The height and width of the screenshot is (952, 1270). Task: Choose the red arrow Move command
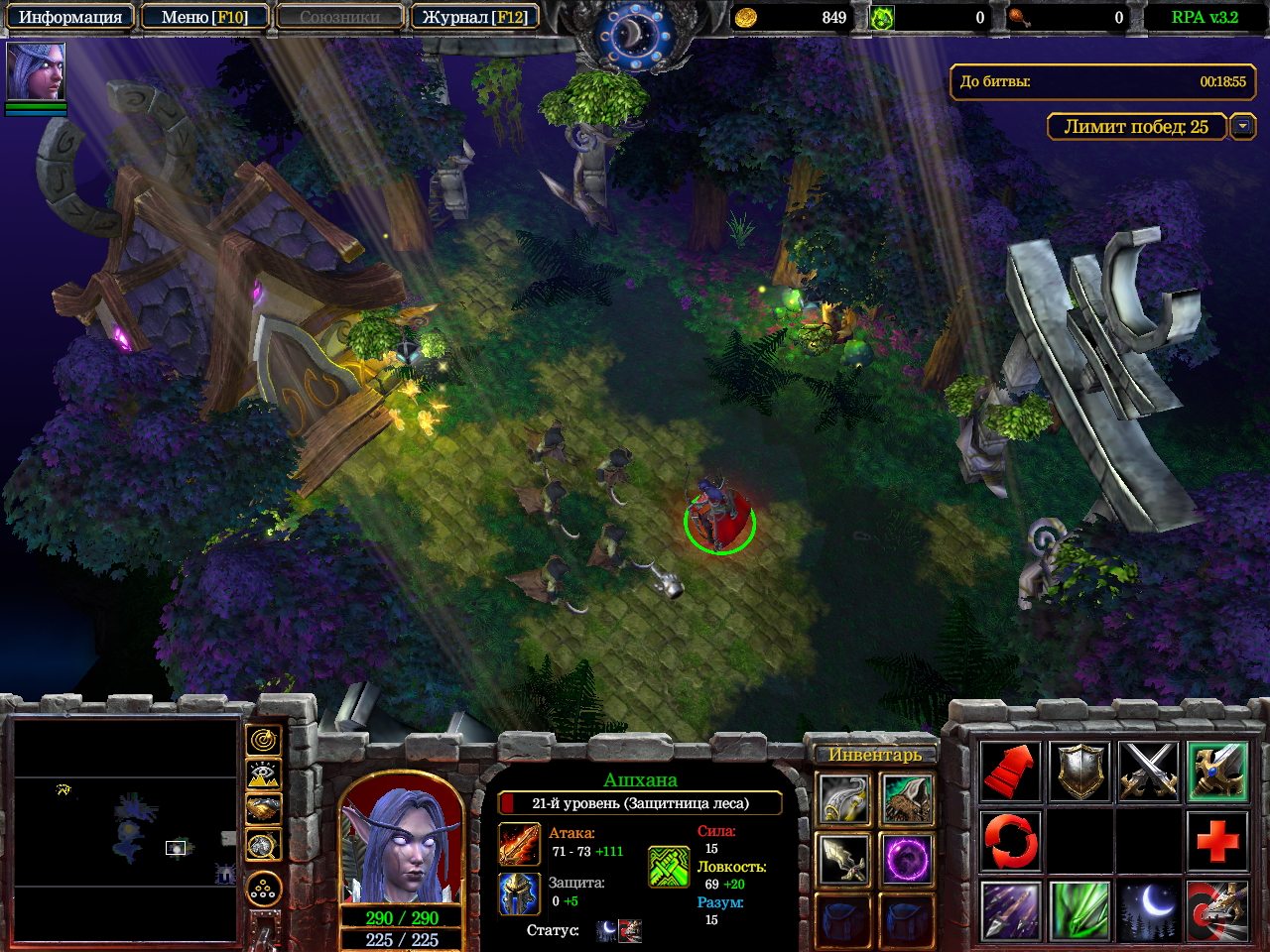click(1010, 771)
